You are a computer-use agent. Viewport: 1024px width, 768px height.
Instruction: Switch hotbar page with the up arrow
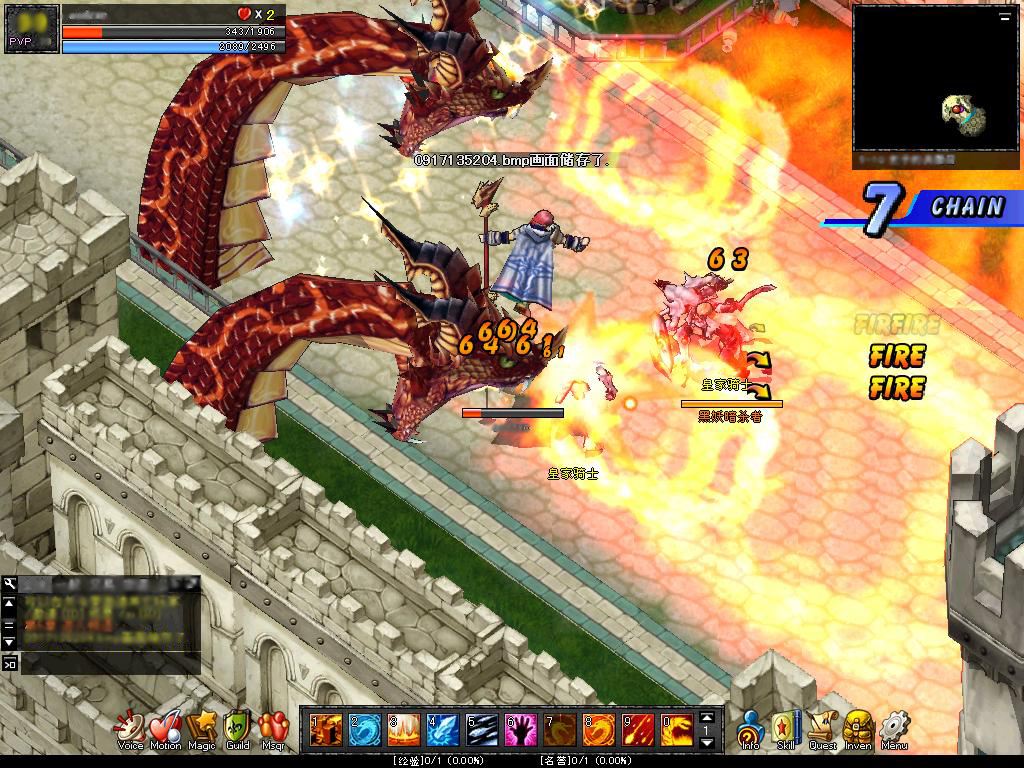[x=709, y=716]
